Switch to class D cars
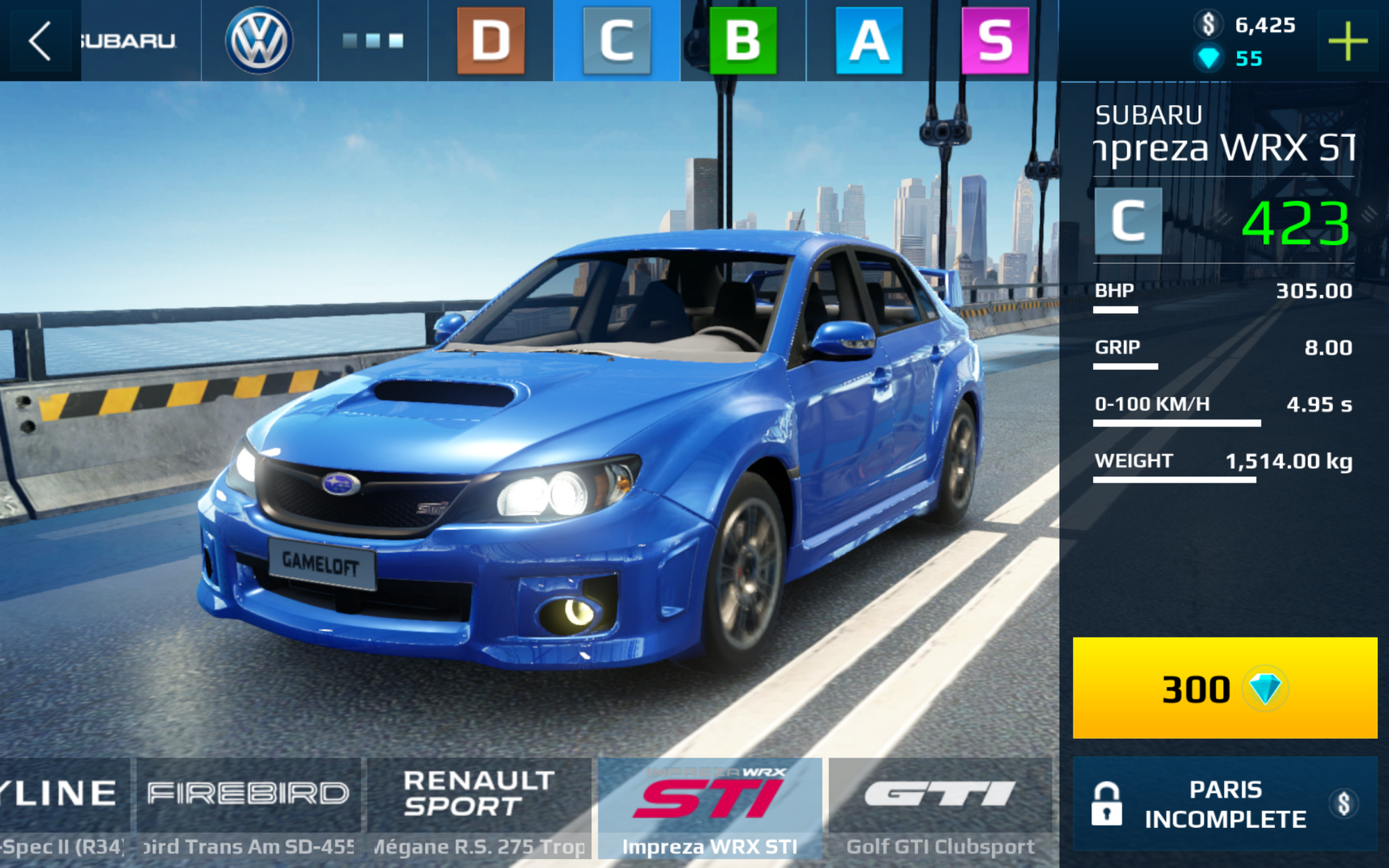This screenshot has width=1389, height=868. 490,40
